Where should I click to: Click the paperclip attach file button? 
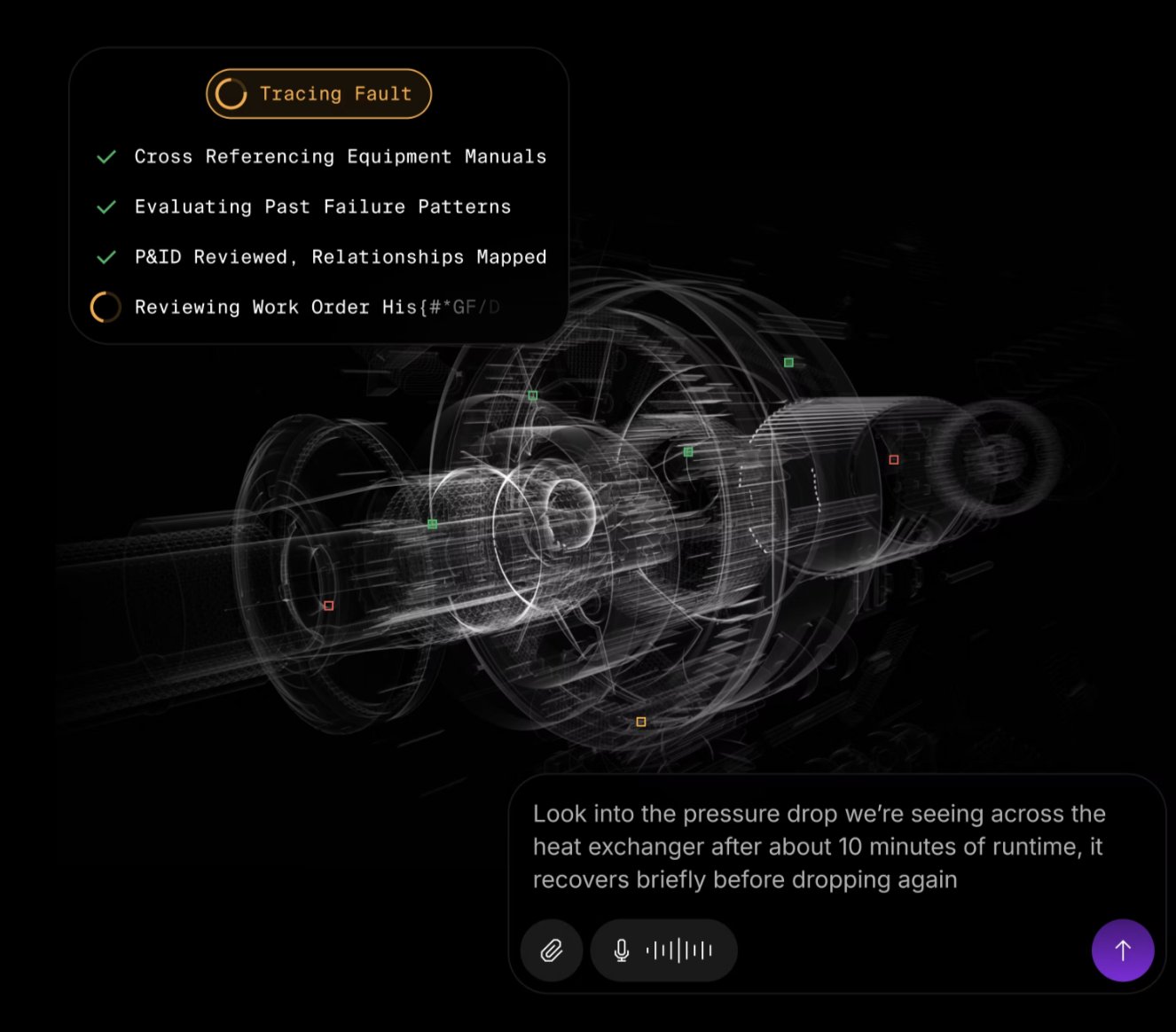[552, 950]
